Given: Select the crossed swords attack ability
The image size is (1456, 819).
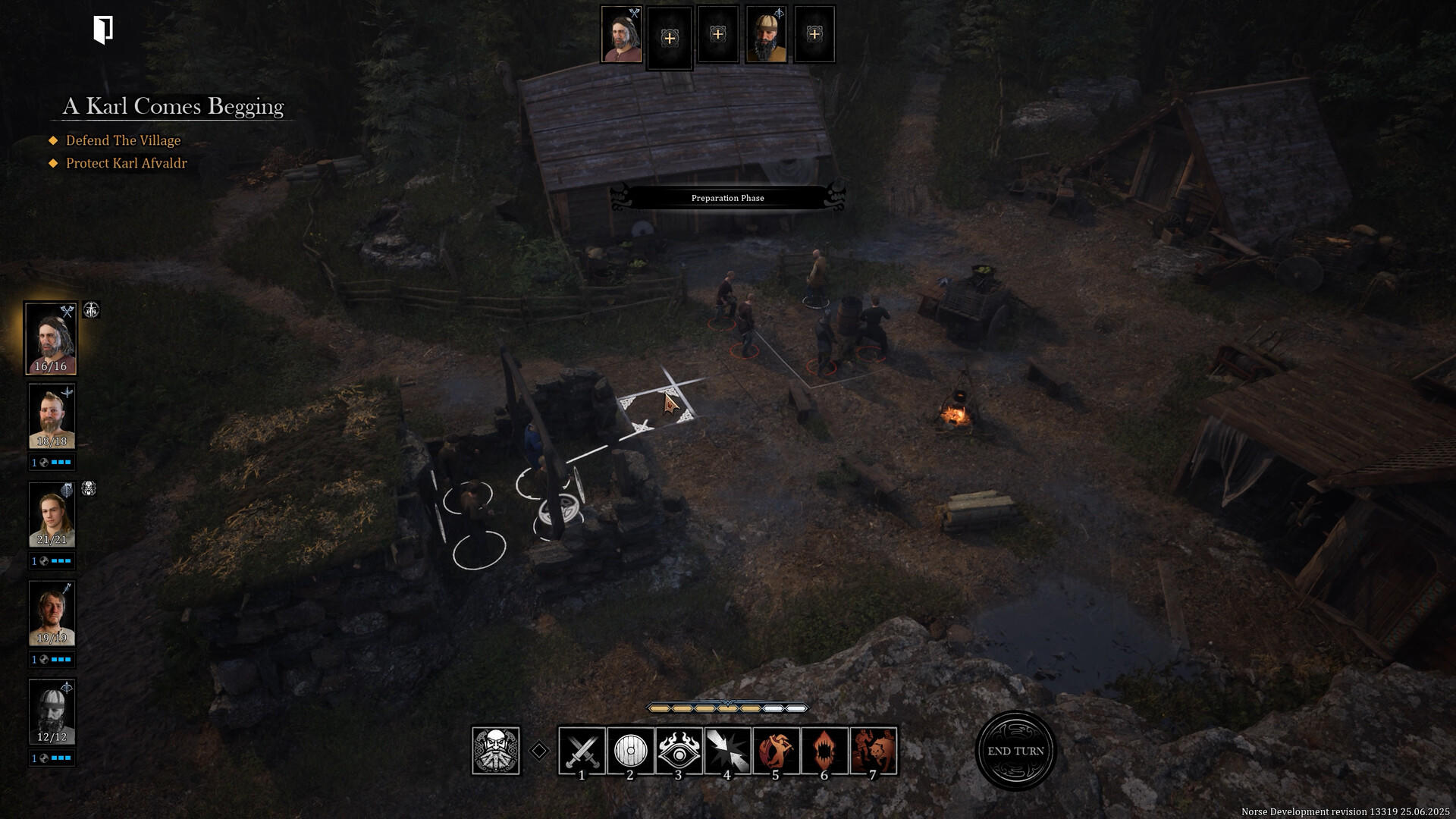Looking at the screenshot, I should pyautogui.click(x=581, y=750).
